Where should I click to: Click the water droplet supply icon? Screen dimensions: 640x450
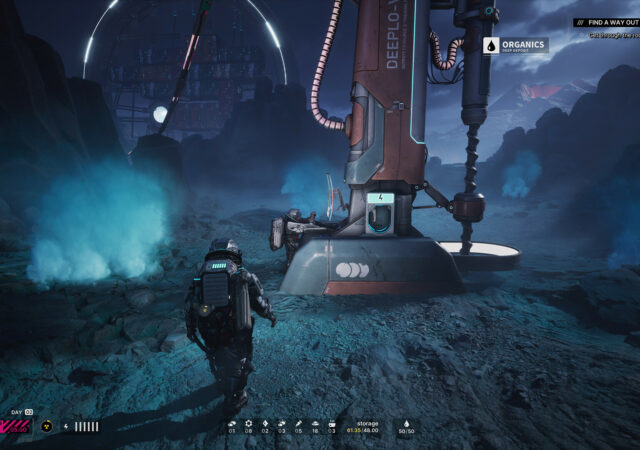406,423
